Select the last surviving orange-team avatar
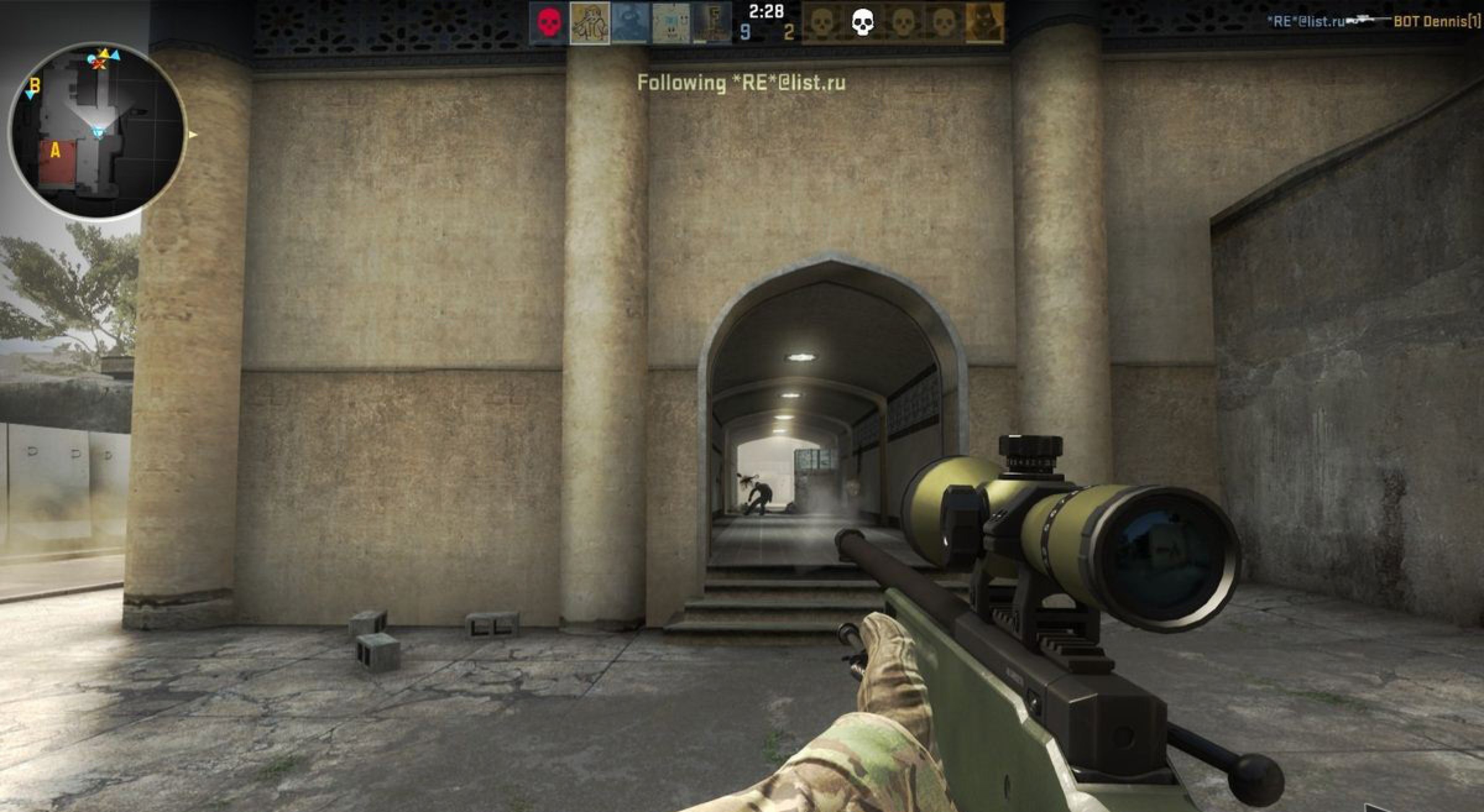This screenshot has width=1484, height=812. [x=984, y=23]
